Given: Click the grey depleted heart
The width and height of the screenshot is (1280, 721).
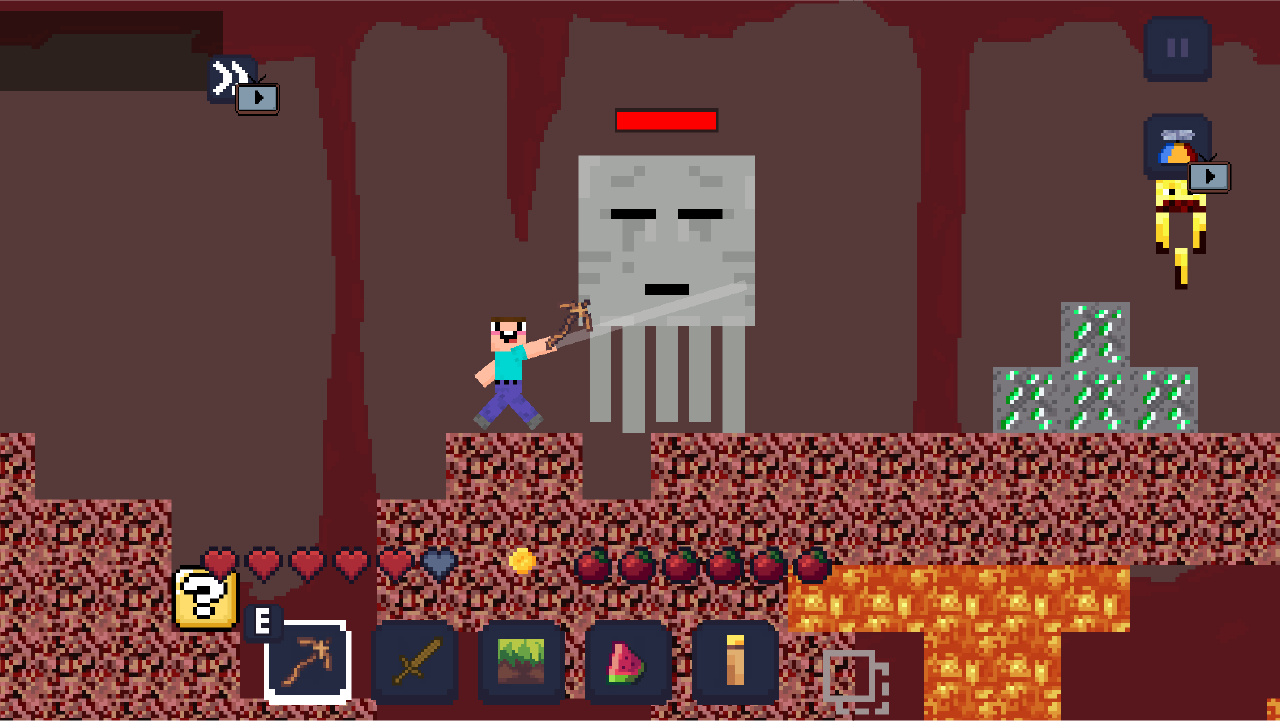Looking at the screenshot, I should click(436, 565).
